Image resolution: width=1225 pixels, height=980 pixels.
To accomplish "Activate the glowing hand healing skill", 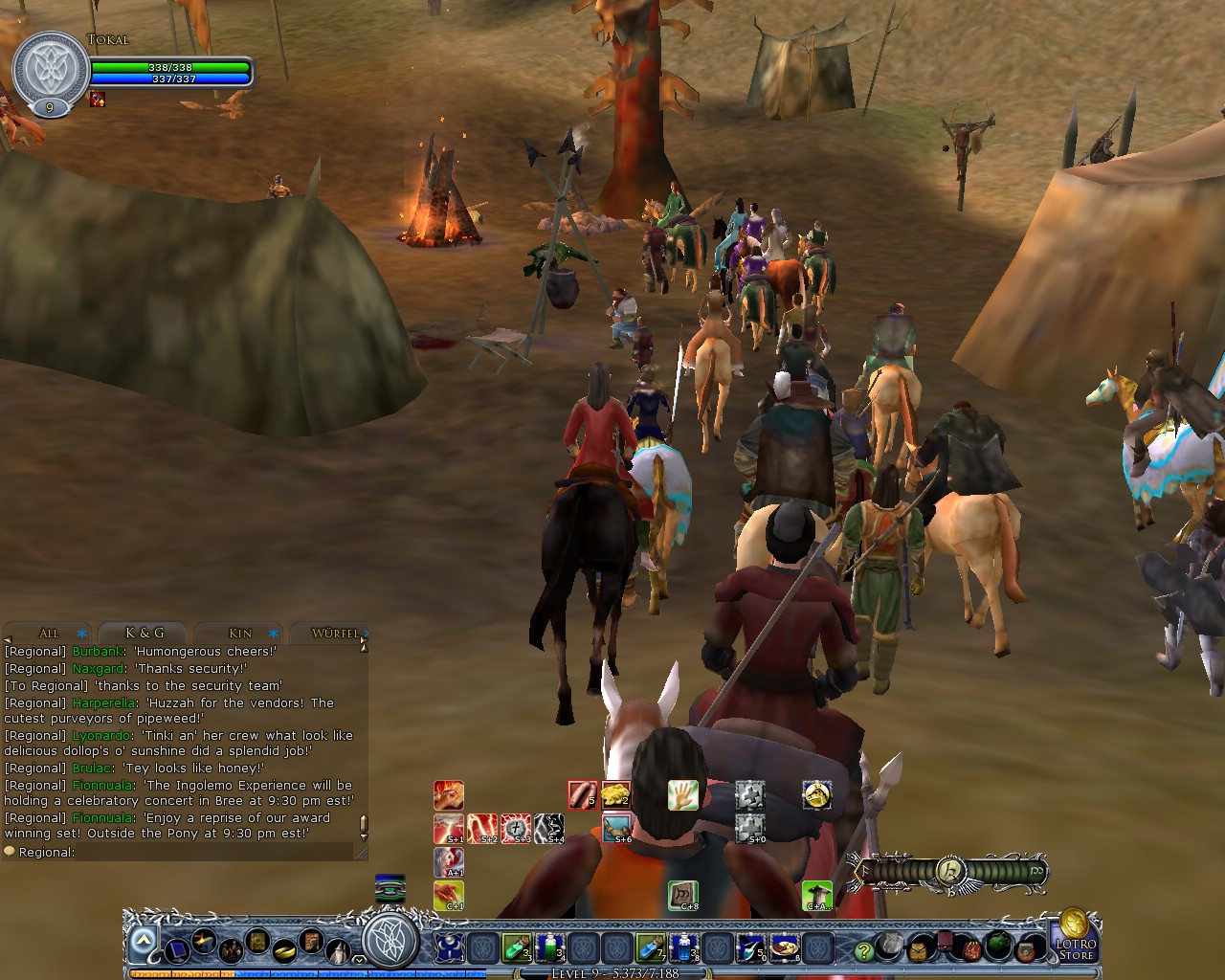I will click(682, 794).
